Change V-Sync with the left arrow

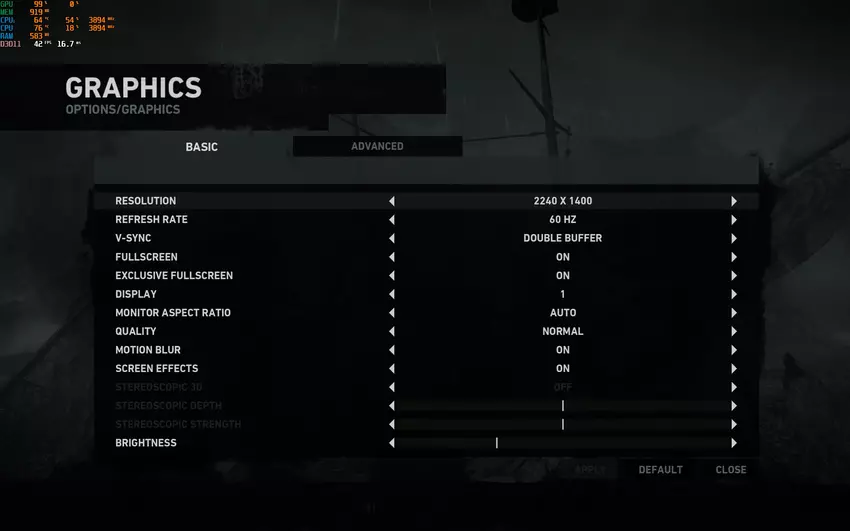coord(392,239)
